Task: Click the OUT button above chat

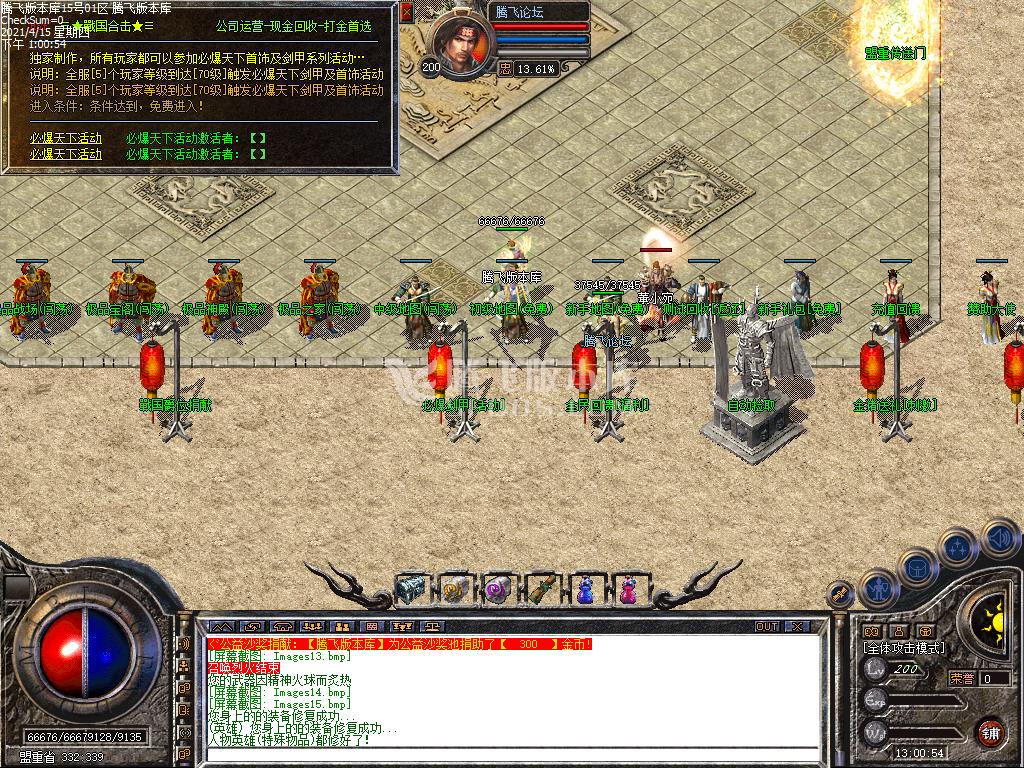Action: (766, 627)
